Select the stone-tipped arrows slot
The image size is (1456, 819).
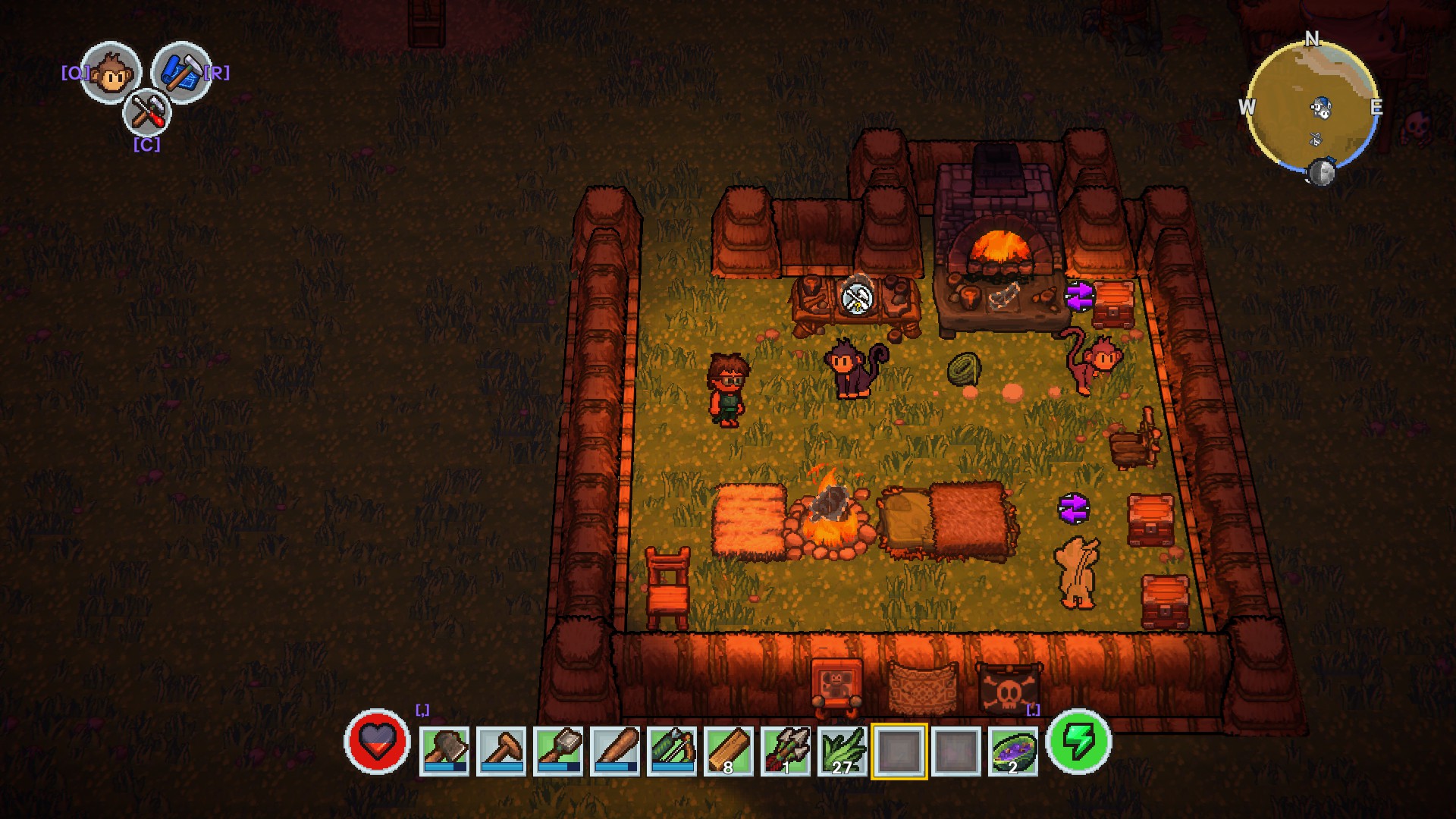(786, 750)
